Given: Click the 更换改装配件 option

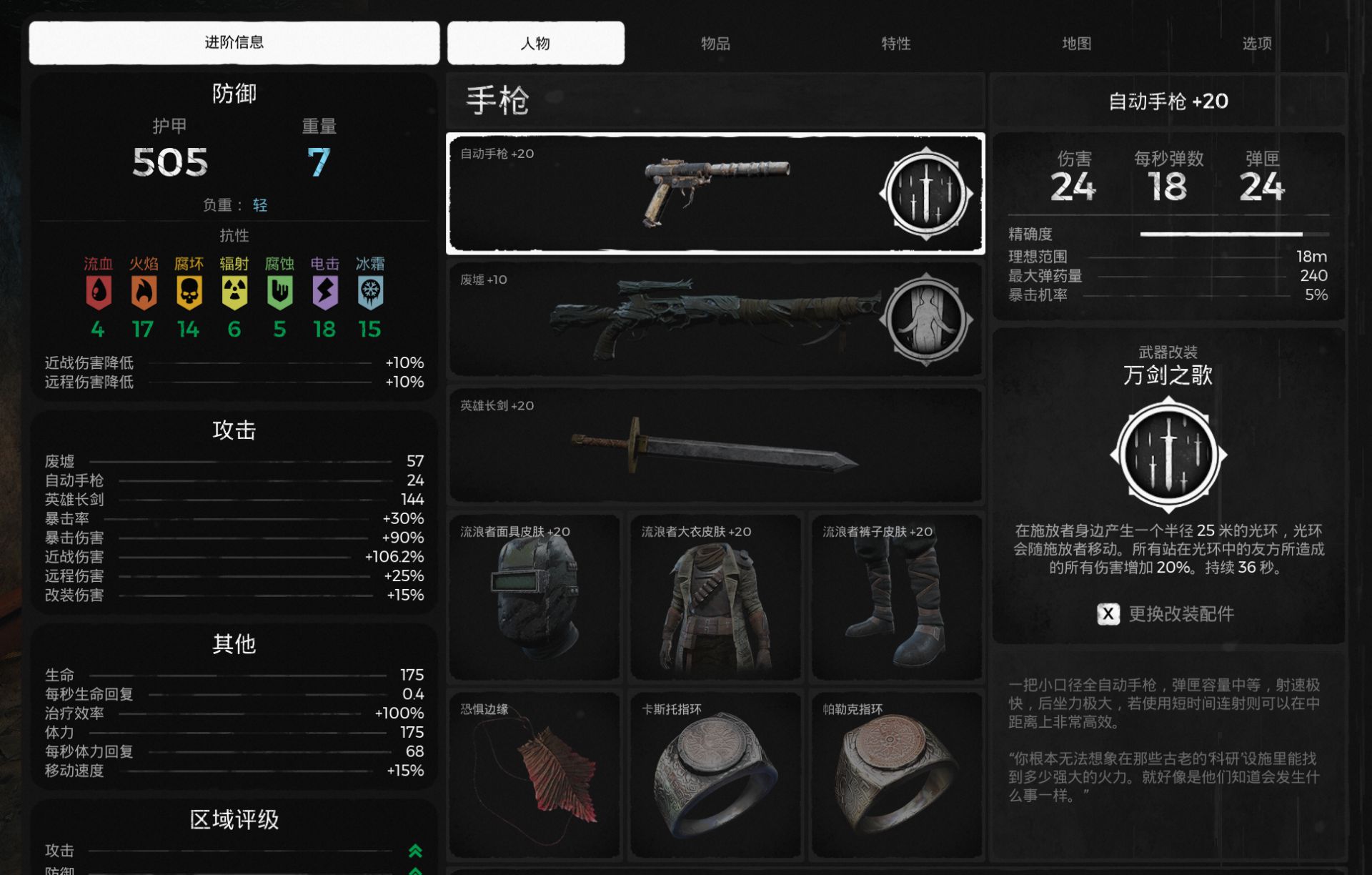Looking at the screenshot, I should 1167,614.
